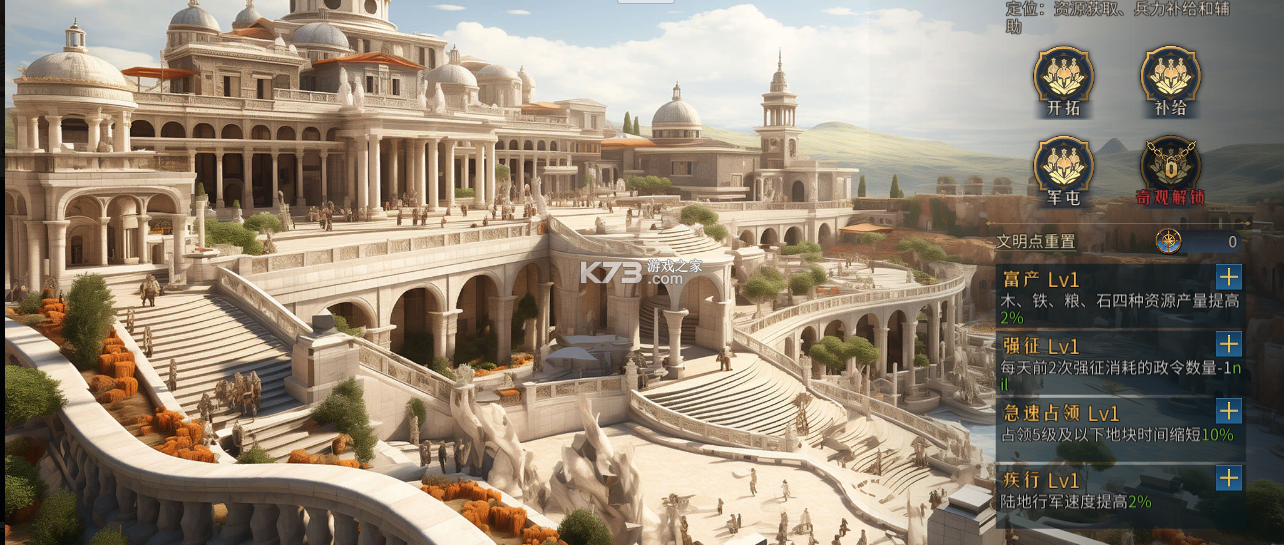The width and height of the screenshot is (1284, 545).
Task: Select the 开拓 skill emblem
Action: point(1063,76)
